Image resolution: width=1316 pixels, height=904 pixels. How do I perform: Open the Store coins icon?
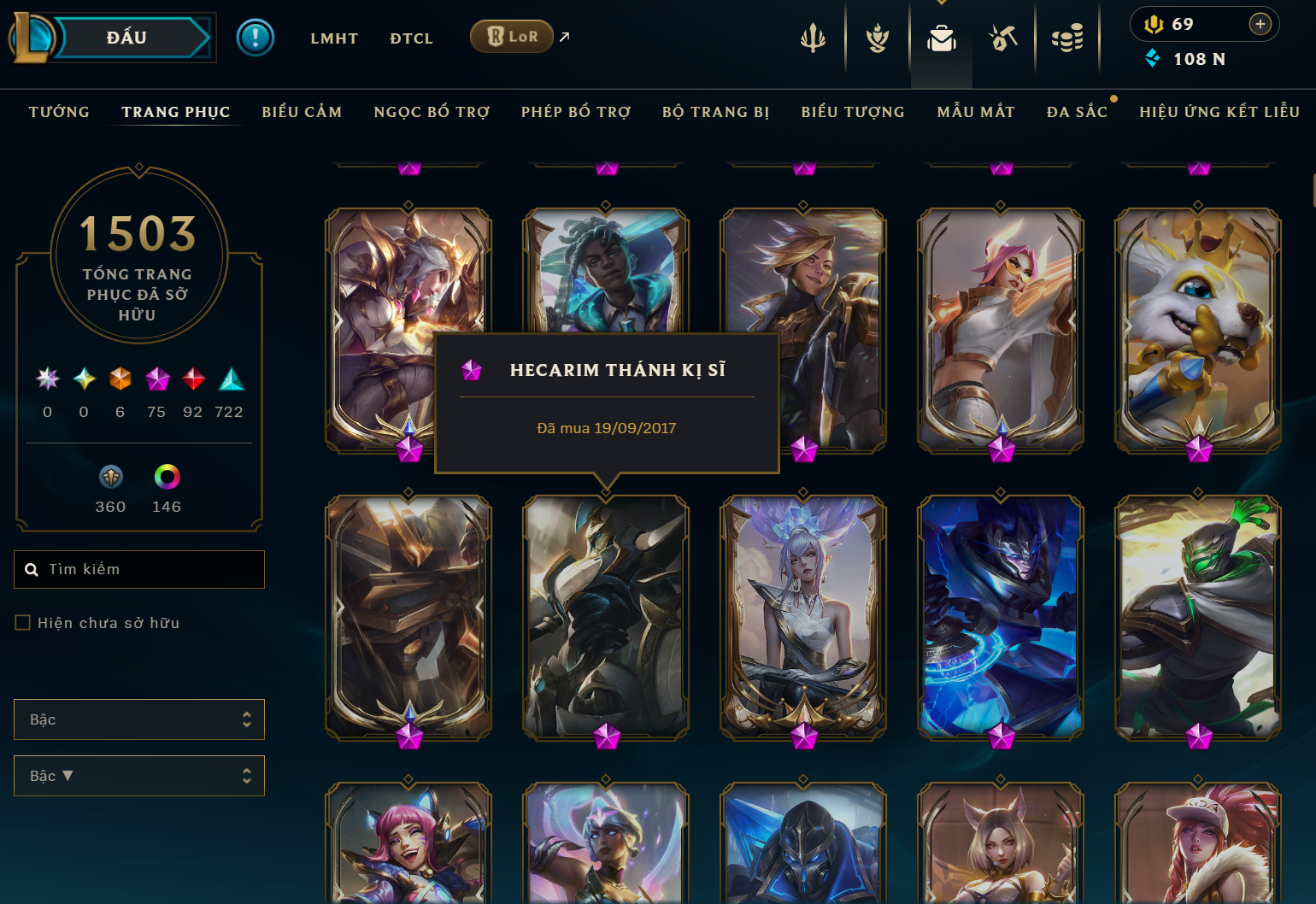[1067, 38]
